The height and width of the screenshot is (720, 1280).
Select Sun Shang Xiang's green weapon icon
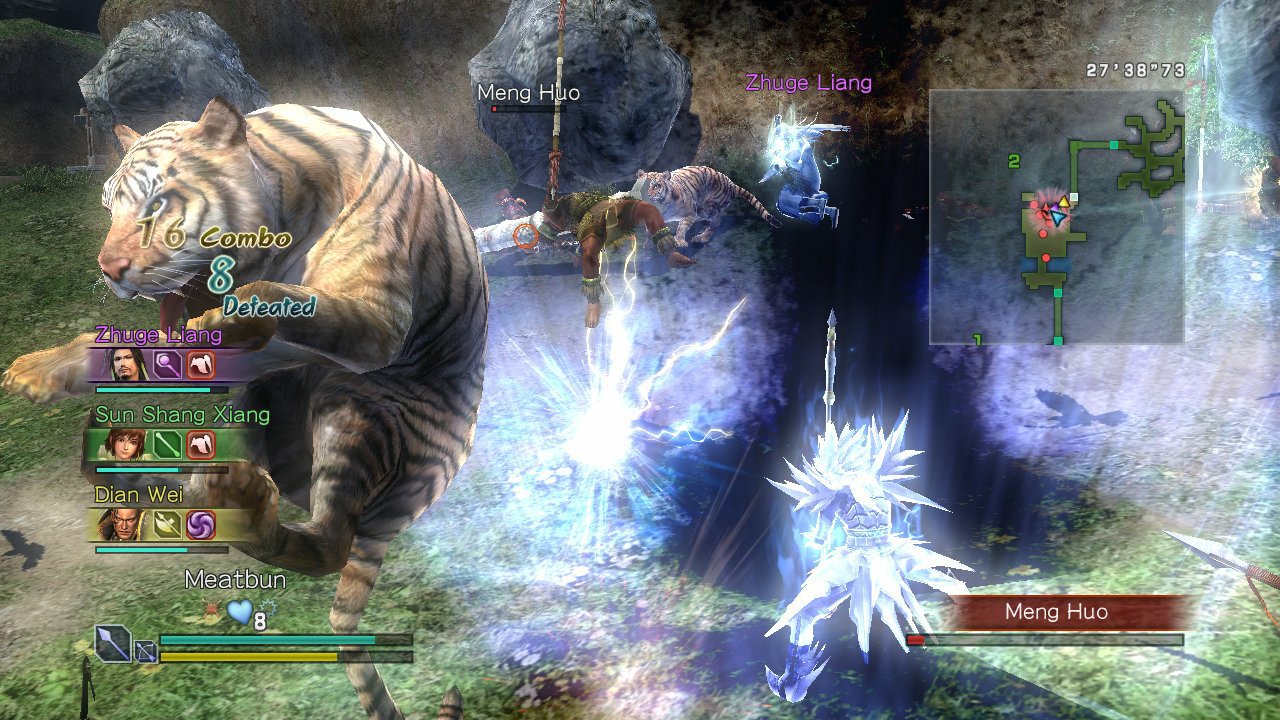[x=167, y=445]
